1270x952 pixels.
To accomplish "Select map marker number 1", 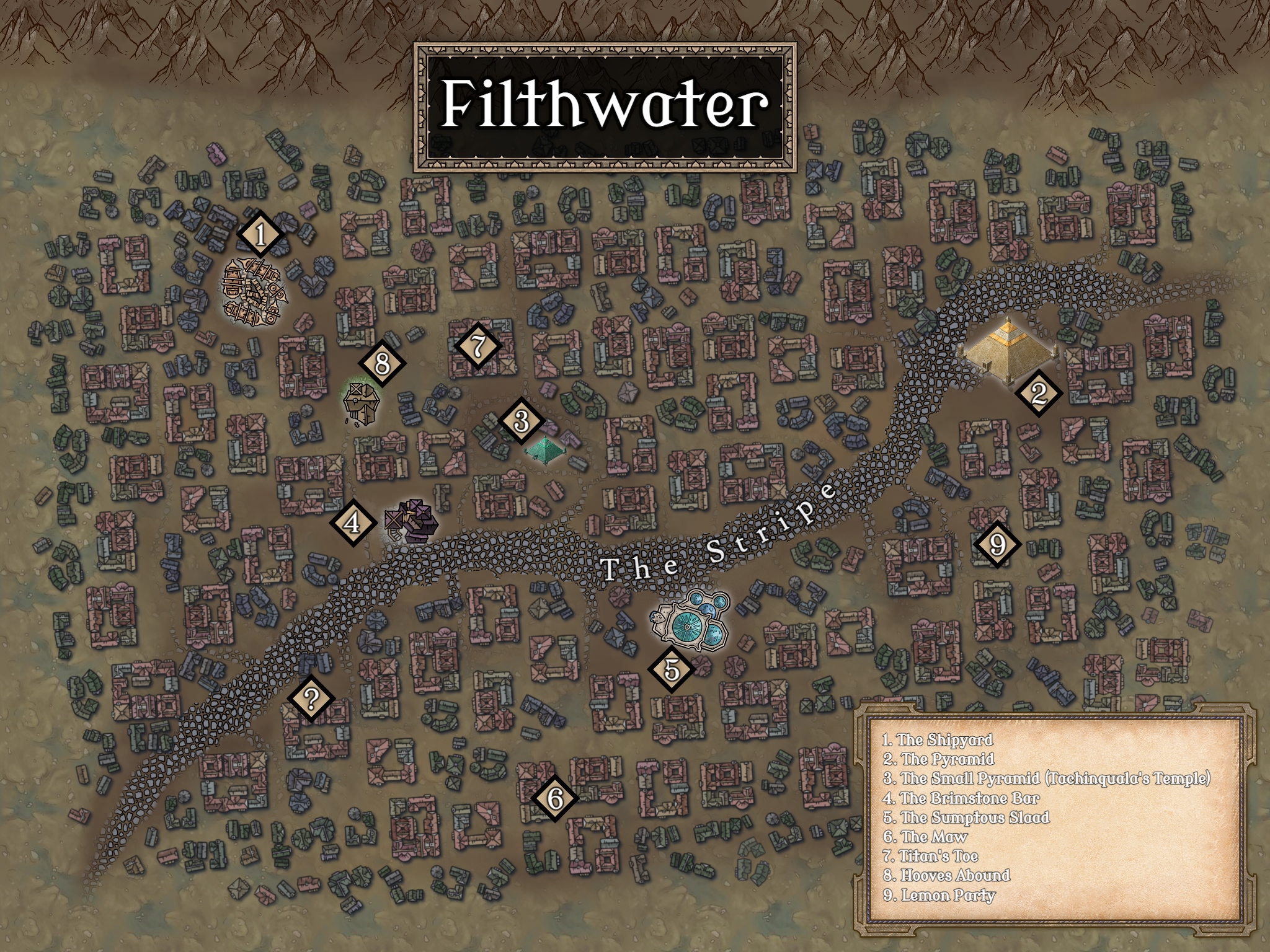I will [x=260, y=235].
